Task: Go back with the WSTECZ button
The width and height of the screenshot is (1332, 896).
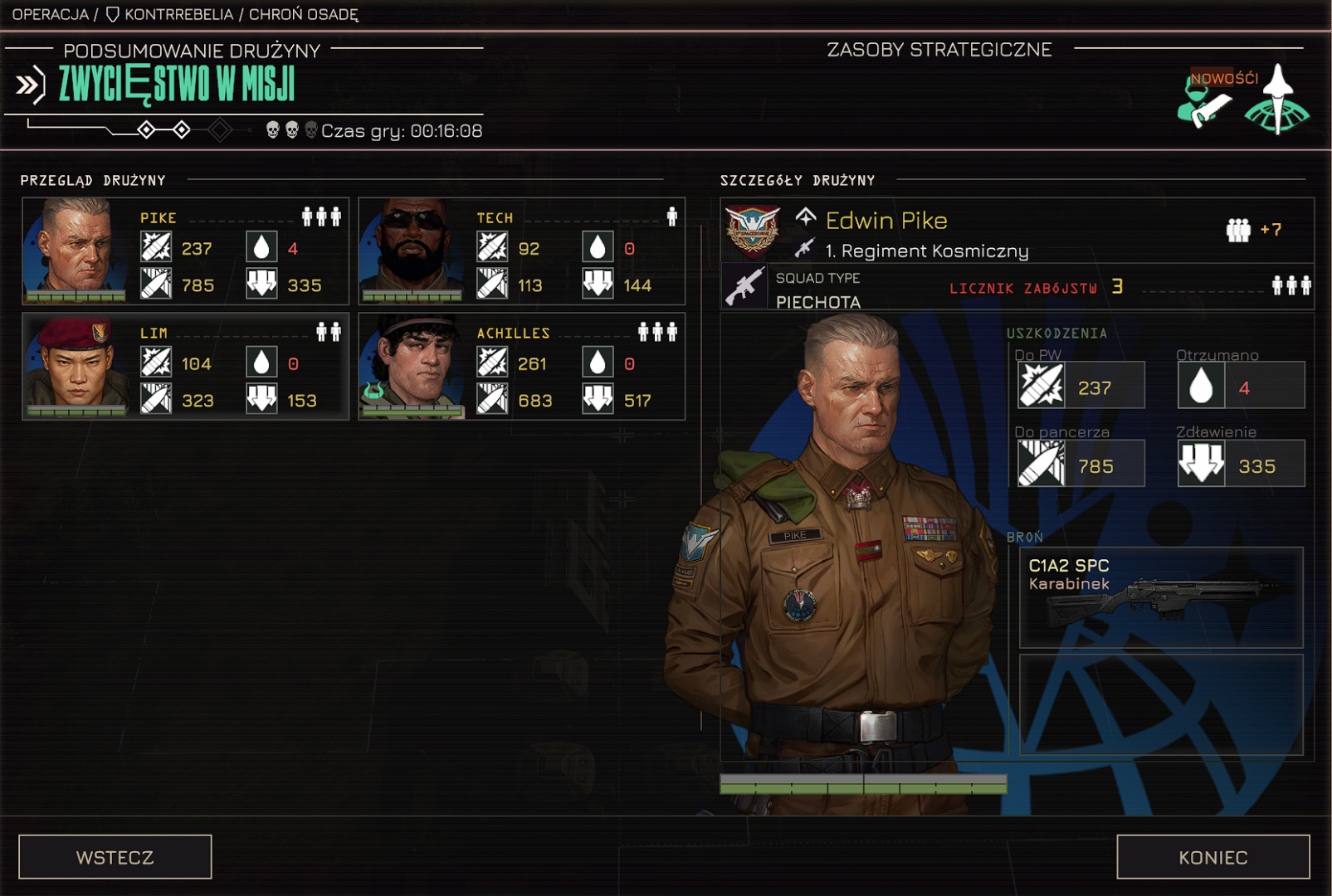Action: (x=115, y=857)
